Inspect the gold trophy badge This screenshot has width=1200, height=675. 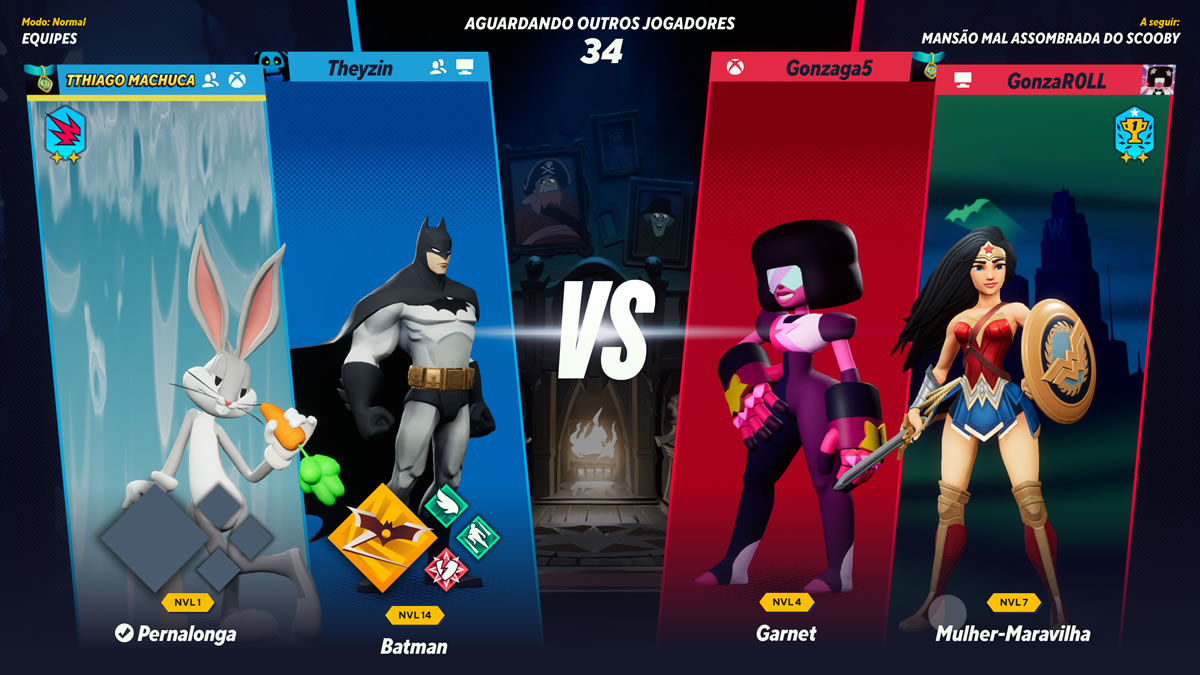[x=1134, y=134]
